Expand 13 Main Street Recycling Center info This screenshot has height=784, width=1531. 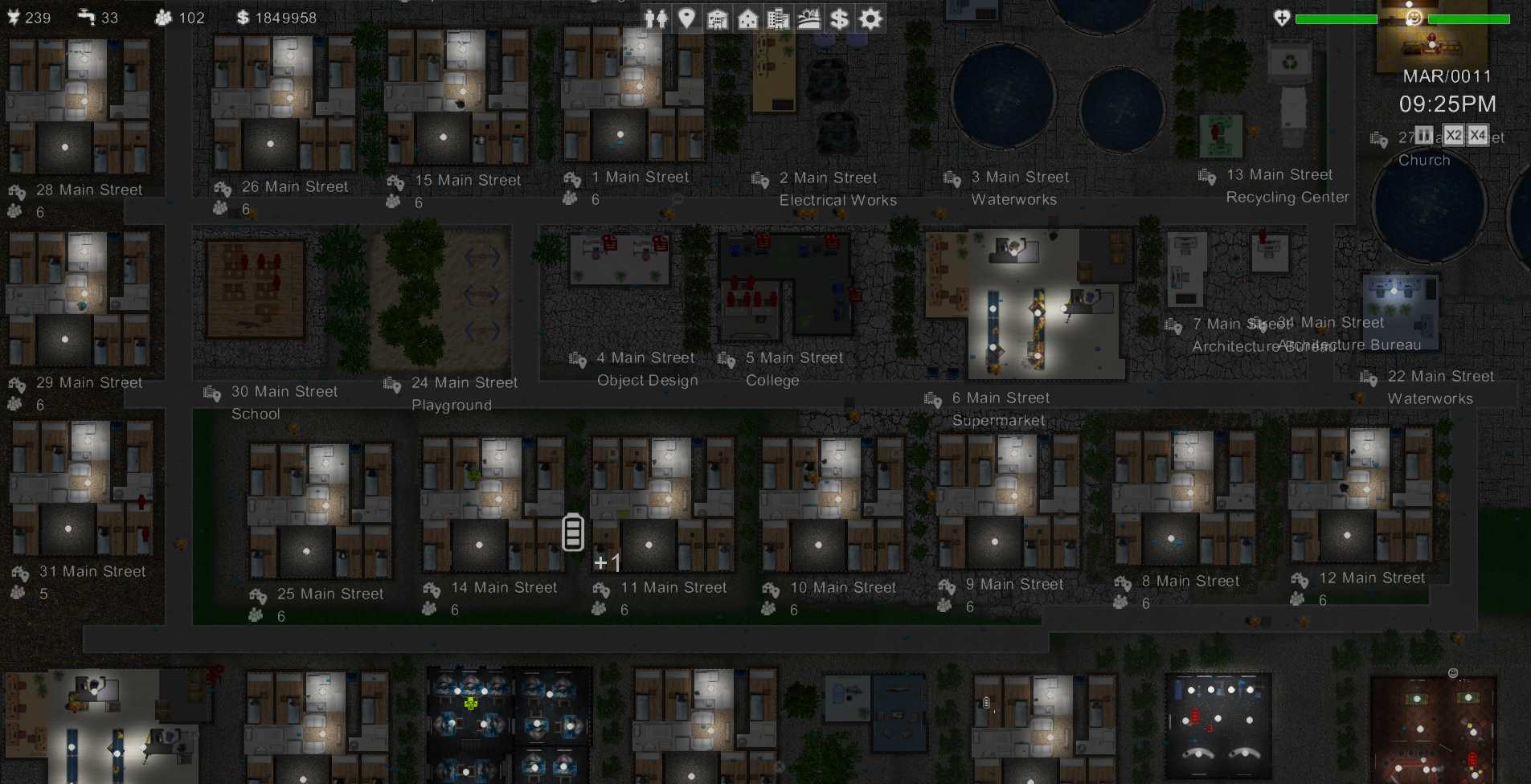click(x=1206, y=176)
